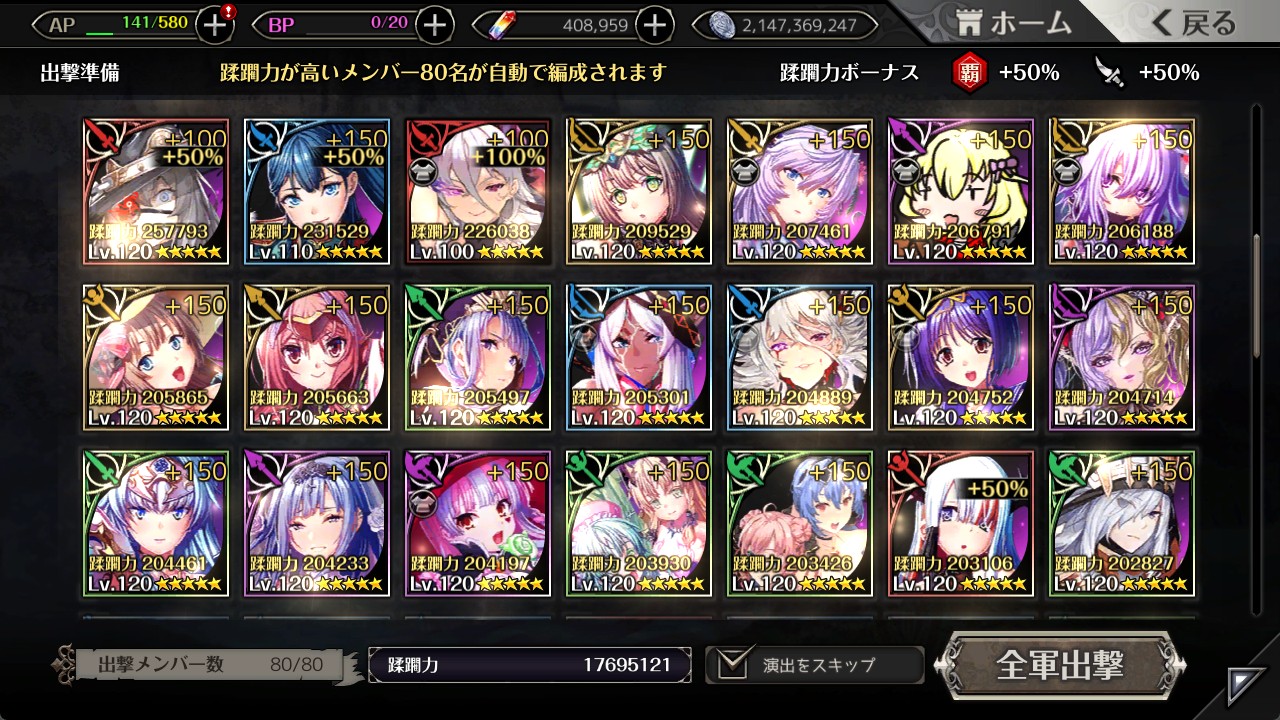Buy more gems with the plus button

654,25
